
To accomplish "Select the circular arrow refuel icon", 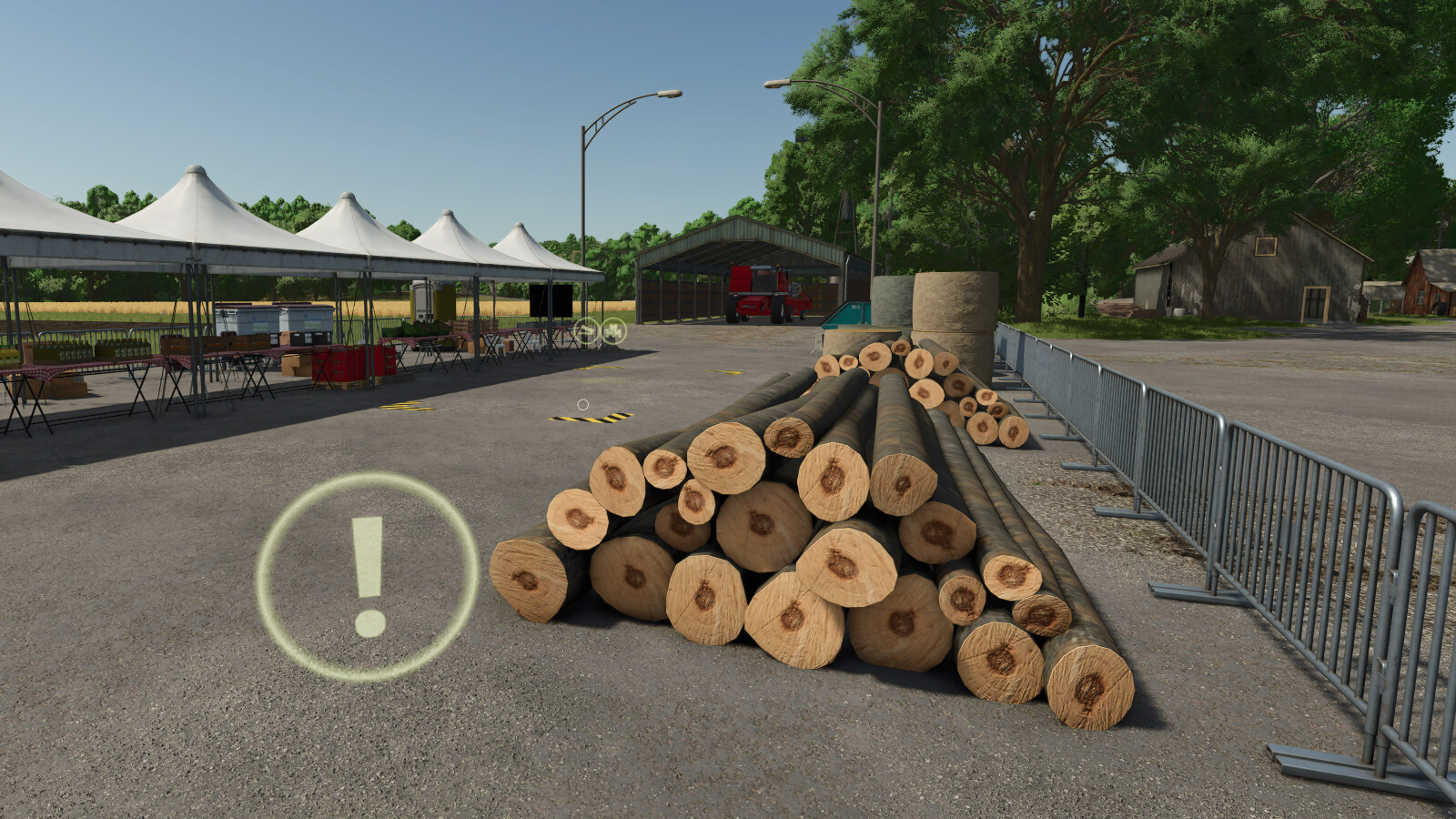I will 587,332.
